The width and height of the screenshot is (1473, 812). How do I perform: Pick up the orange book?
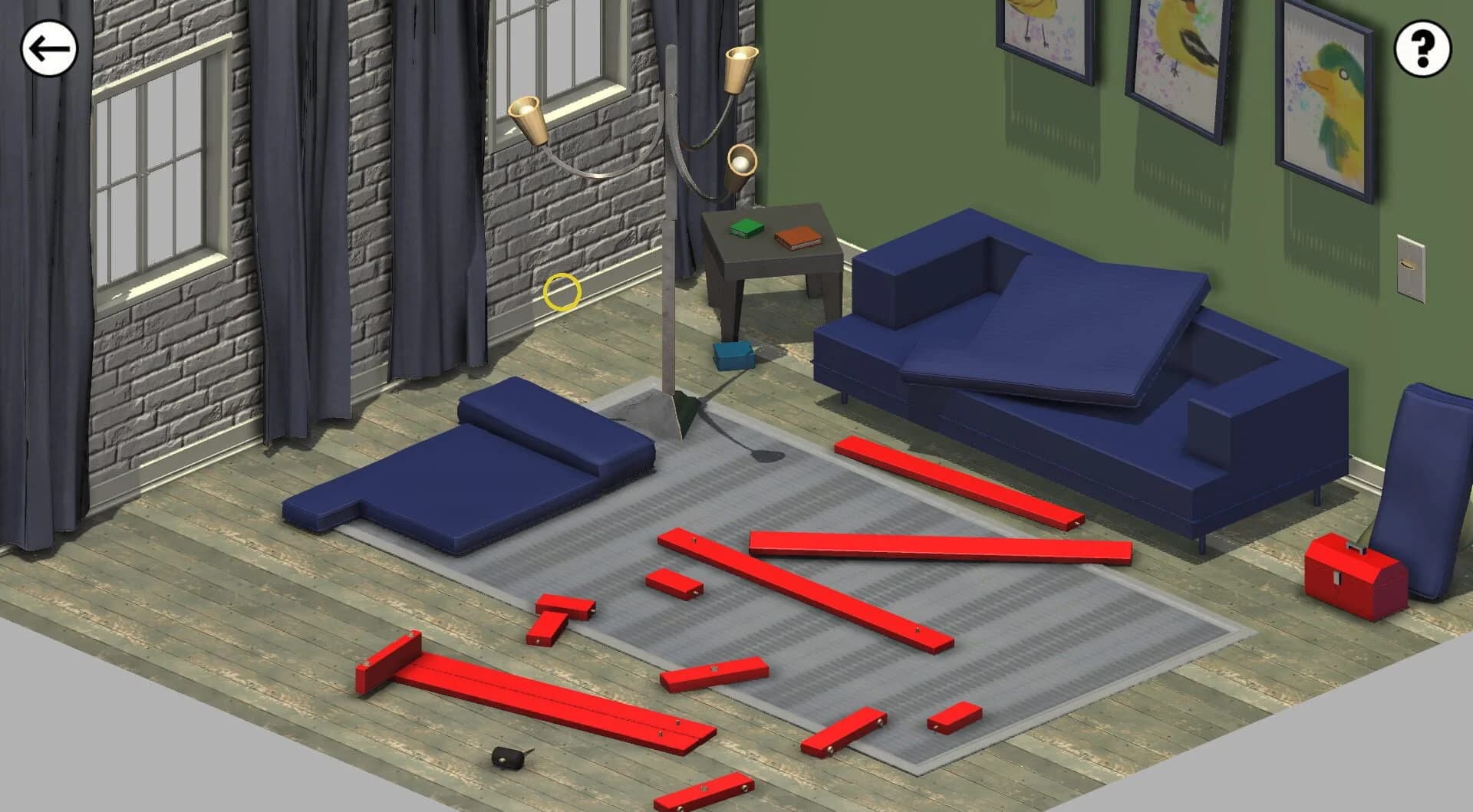pos(796,239)
